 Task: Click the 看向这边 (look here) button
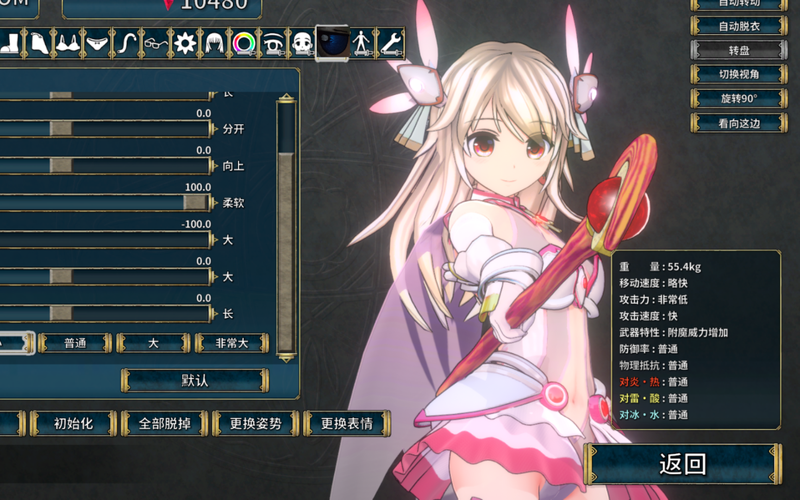click(x=739, y=122)
